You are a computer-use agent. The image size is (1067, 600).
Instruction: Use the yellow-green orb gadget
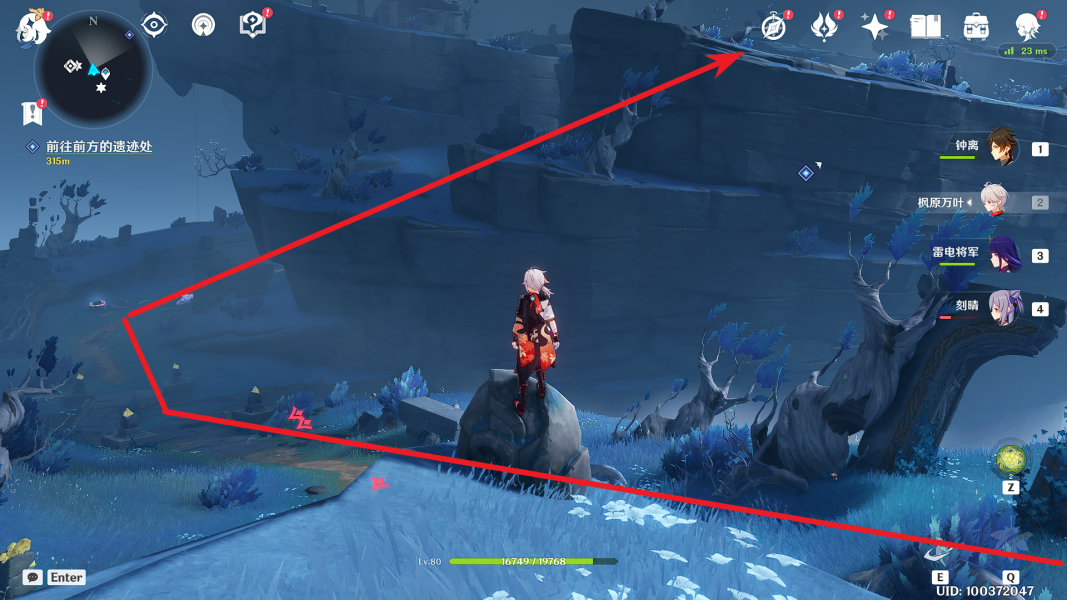(1010, 460)
